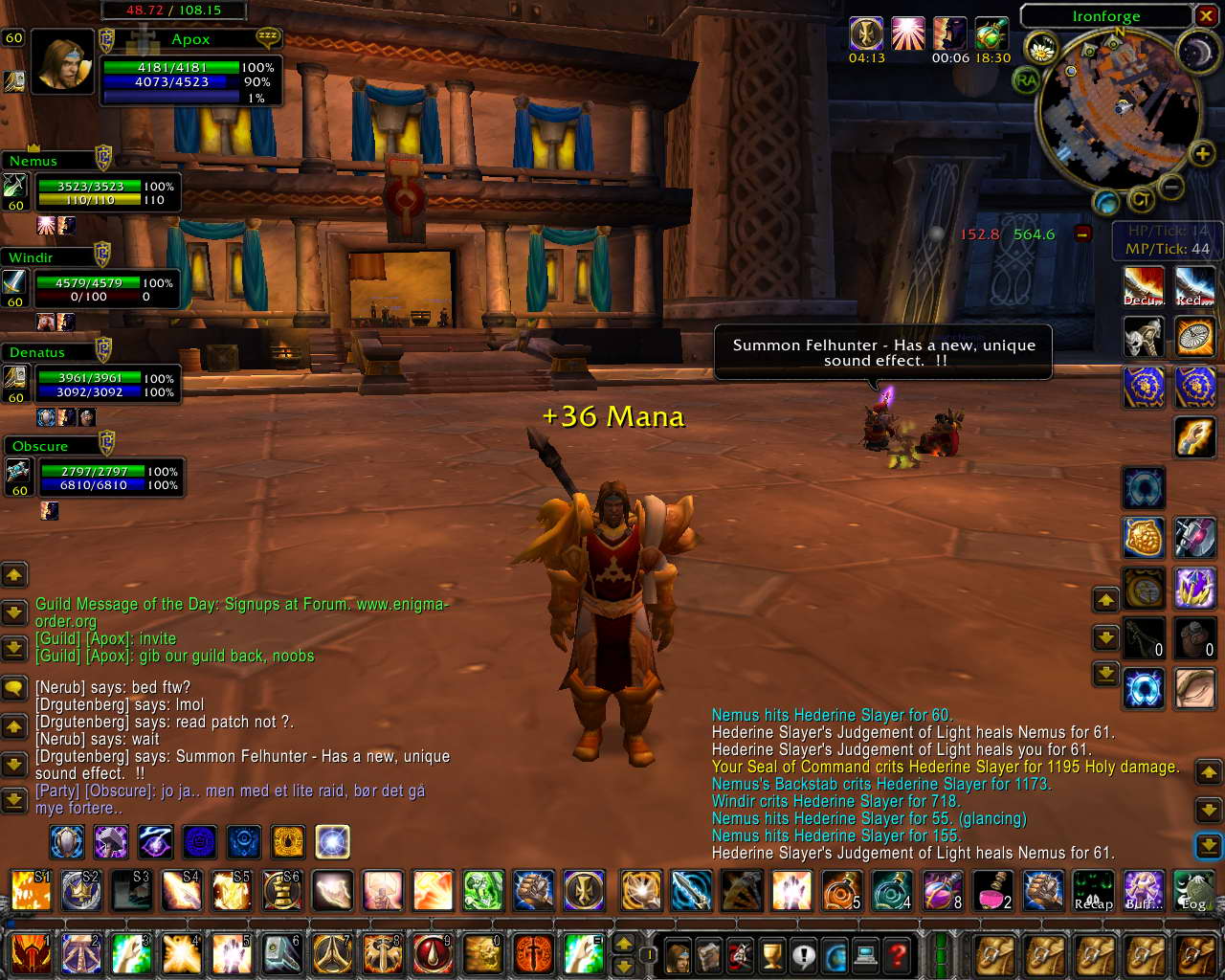Collapse the red minus button beside 564.6
Image resolution: width=1225 pixels, height=980 pixels.
1082,234
